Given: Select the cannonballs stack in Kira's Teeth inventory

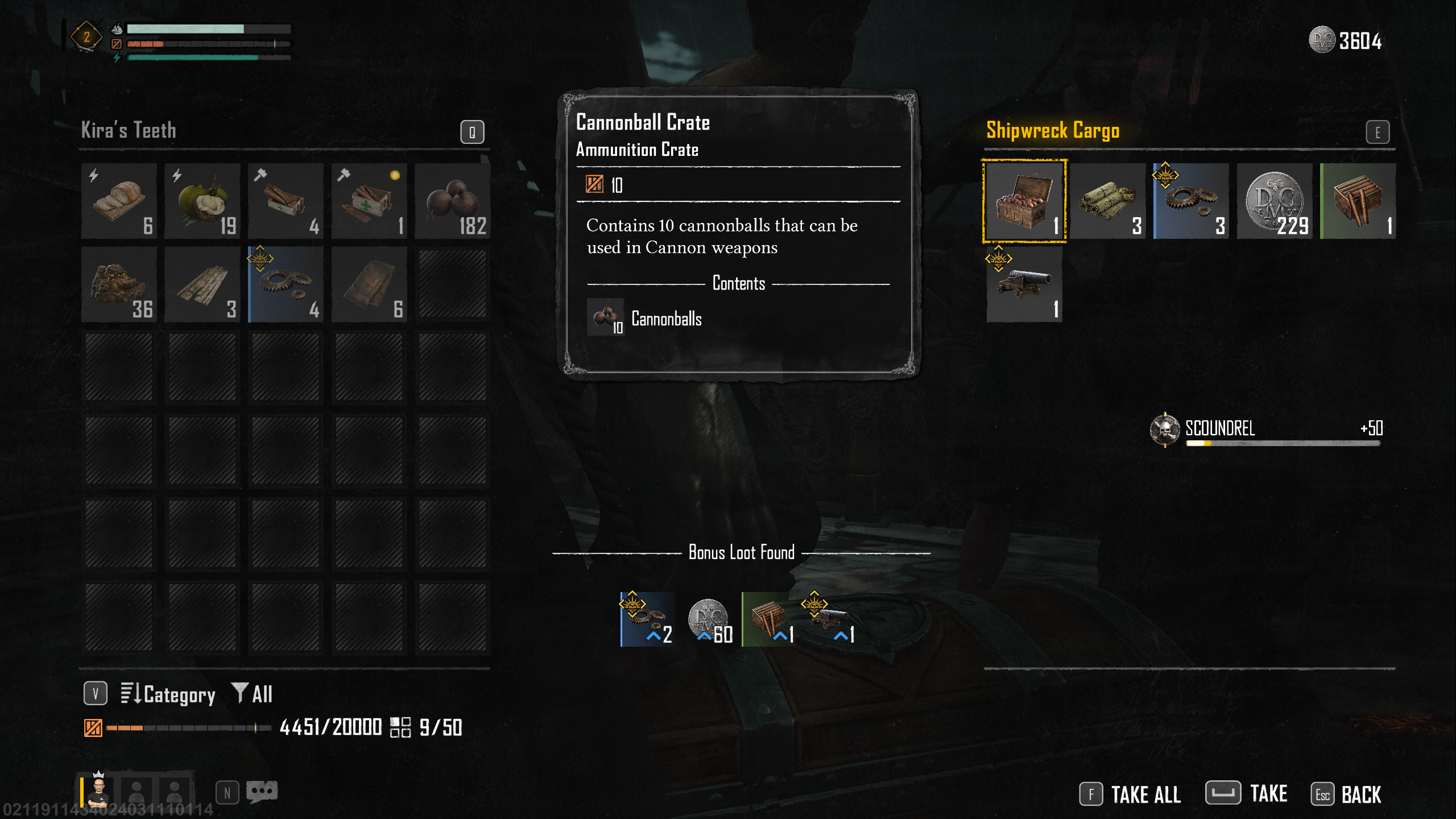Looking at the screenshot, I should click(x=452, y=201).
